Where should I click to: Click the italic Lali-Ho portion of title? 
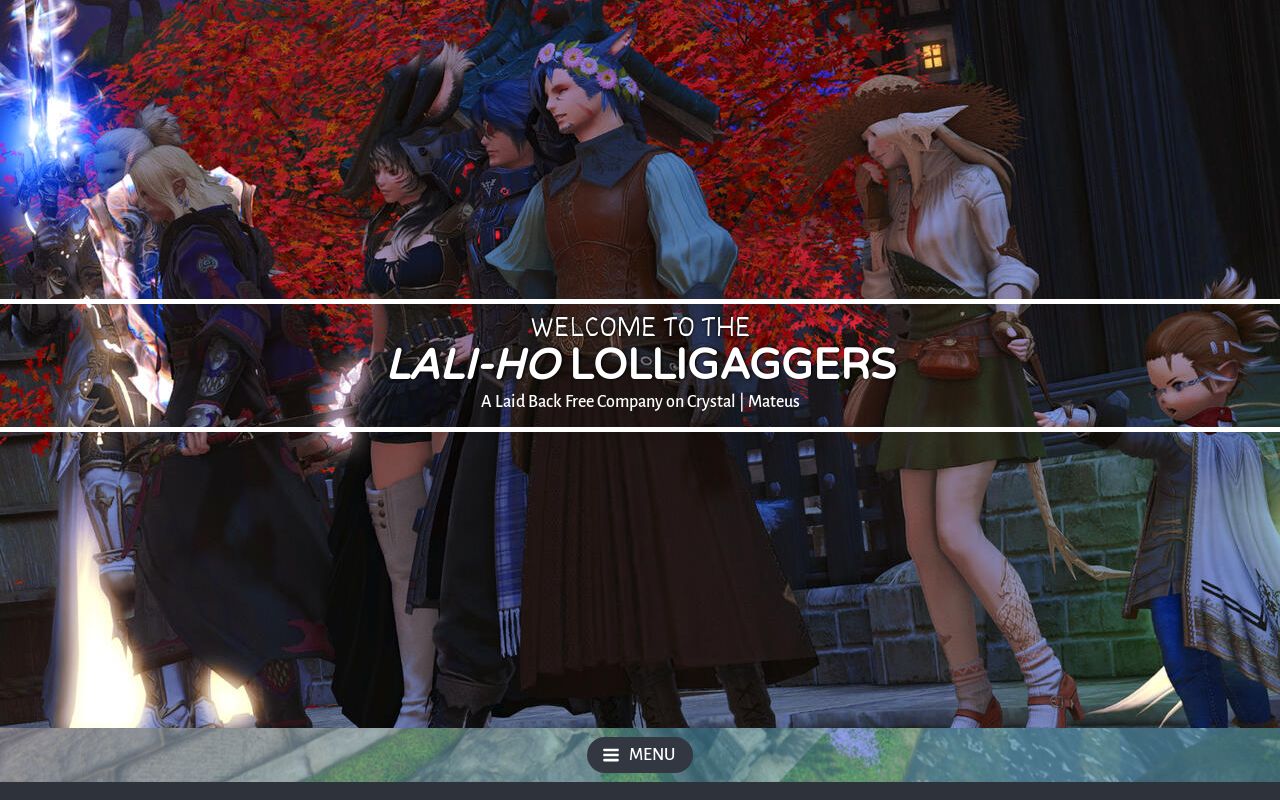[473, 364]
